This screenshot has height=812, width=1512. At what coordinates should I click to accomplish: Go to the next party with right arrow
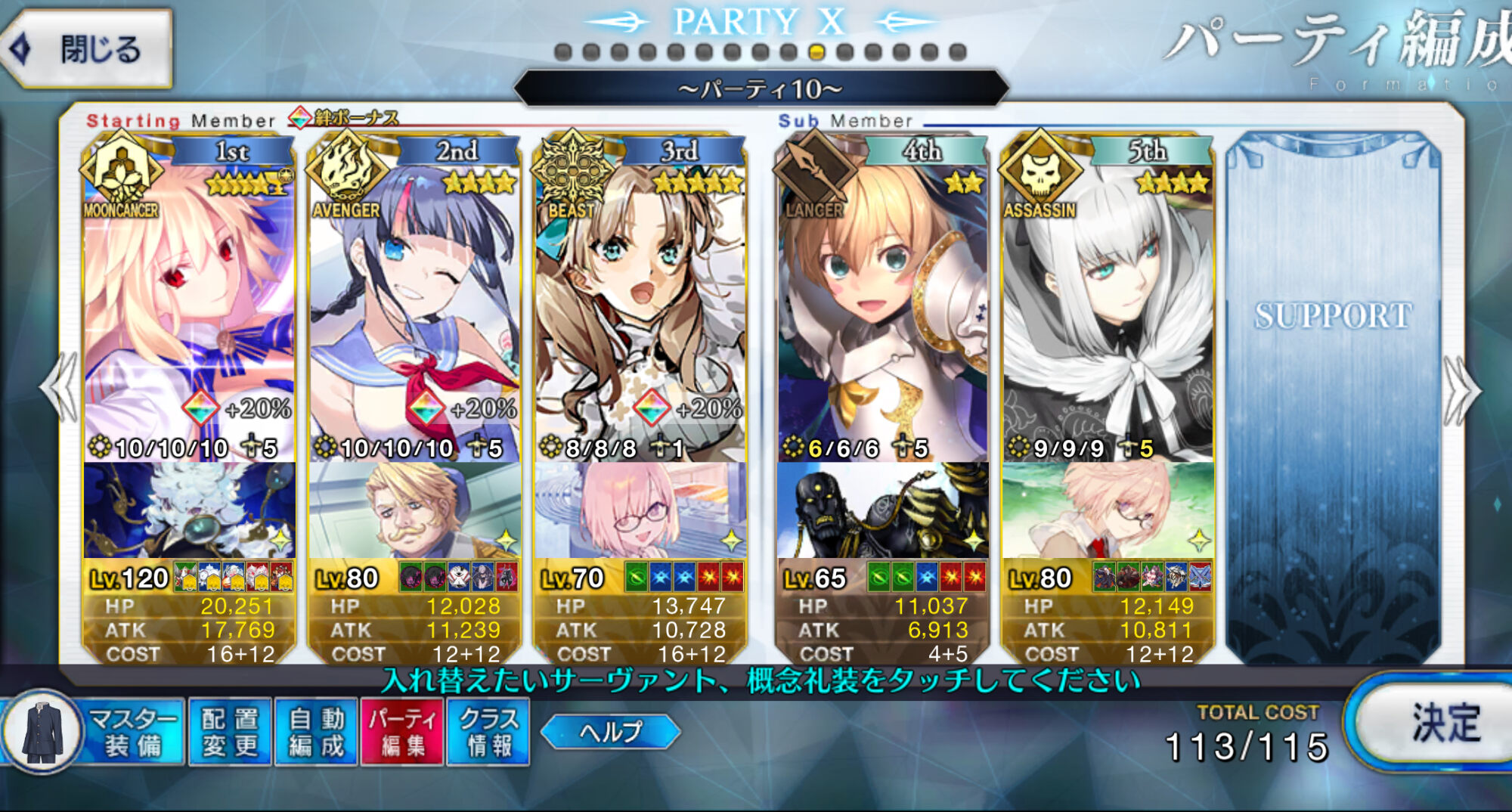click(1461, 390)
